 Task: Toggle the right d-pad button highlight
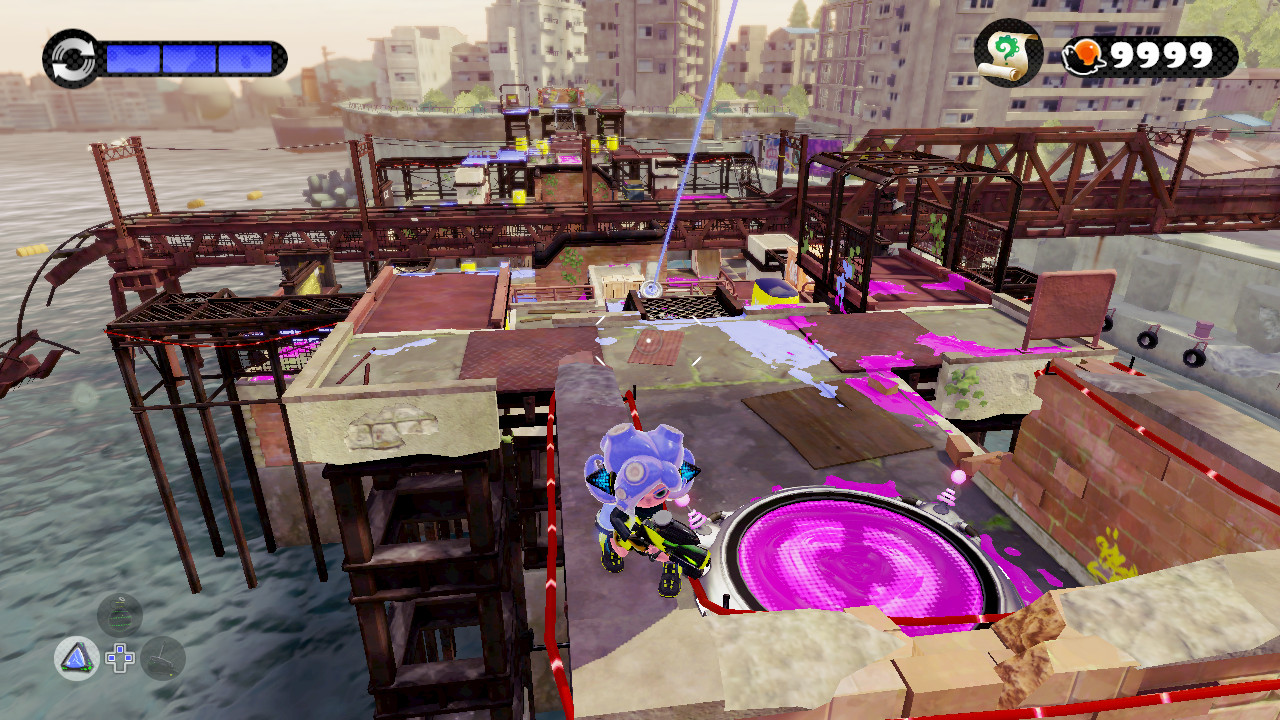(128, 658)
